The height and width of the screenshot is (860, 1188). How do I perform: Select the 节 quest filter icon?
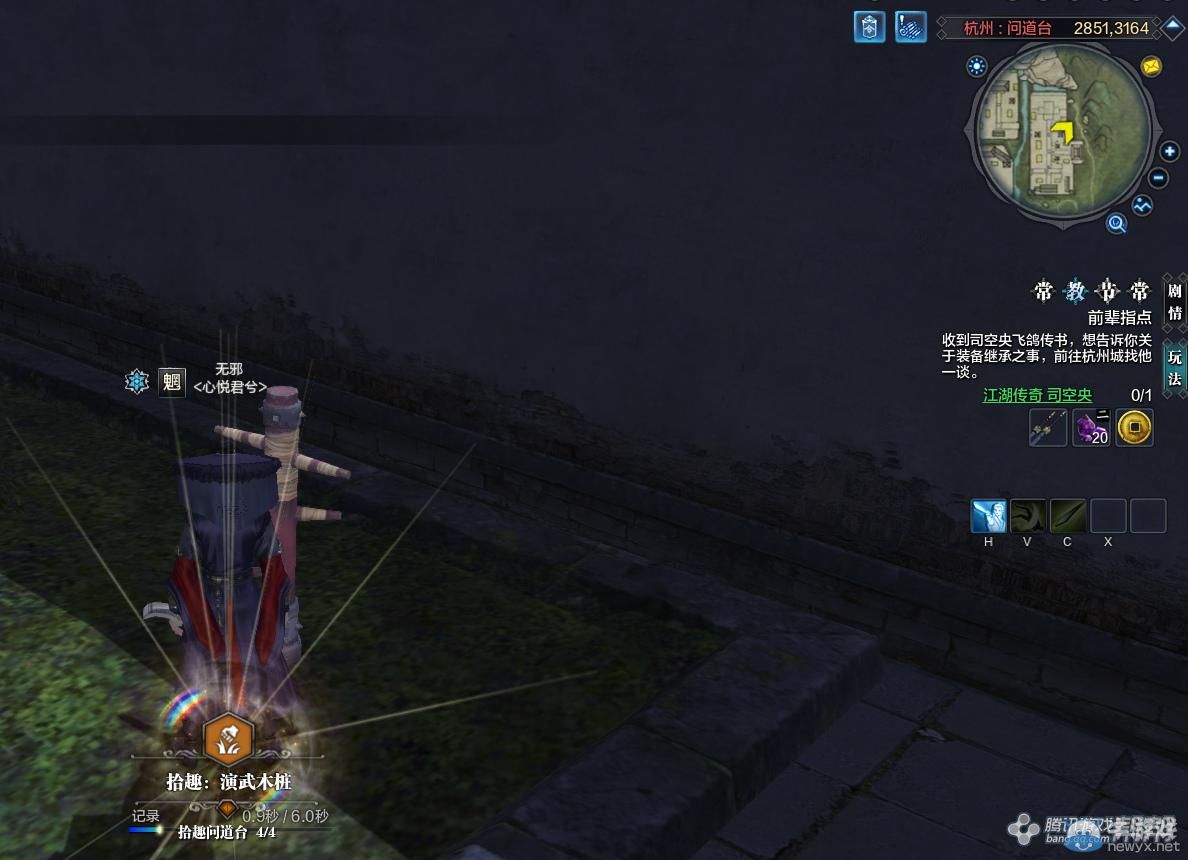(x=1107, y=292)
